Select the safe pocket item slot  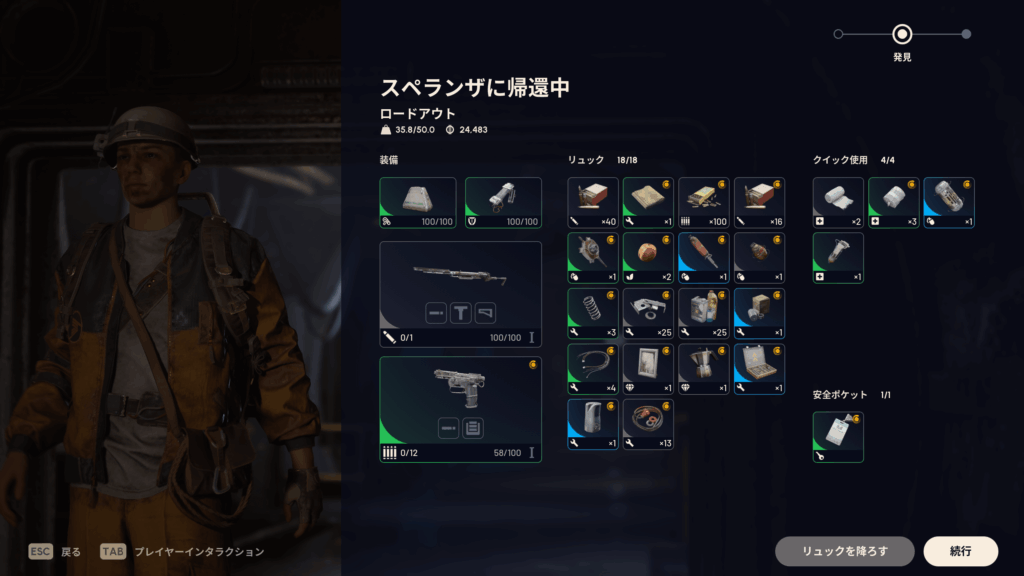[838, 437]
